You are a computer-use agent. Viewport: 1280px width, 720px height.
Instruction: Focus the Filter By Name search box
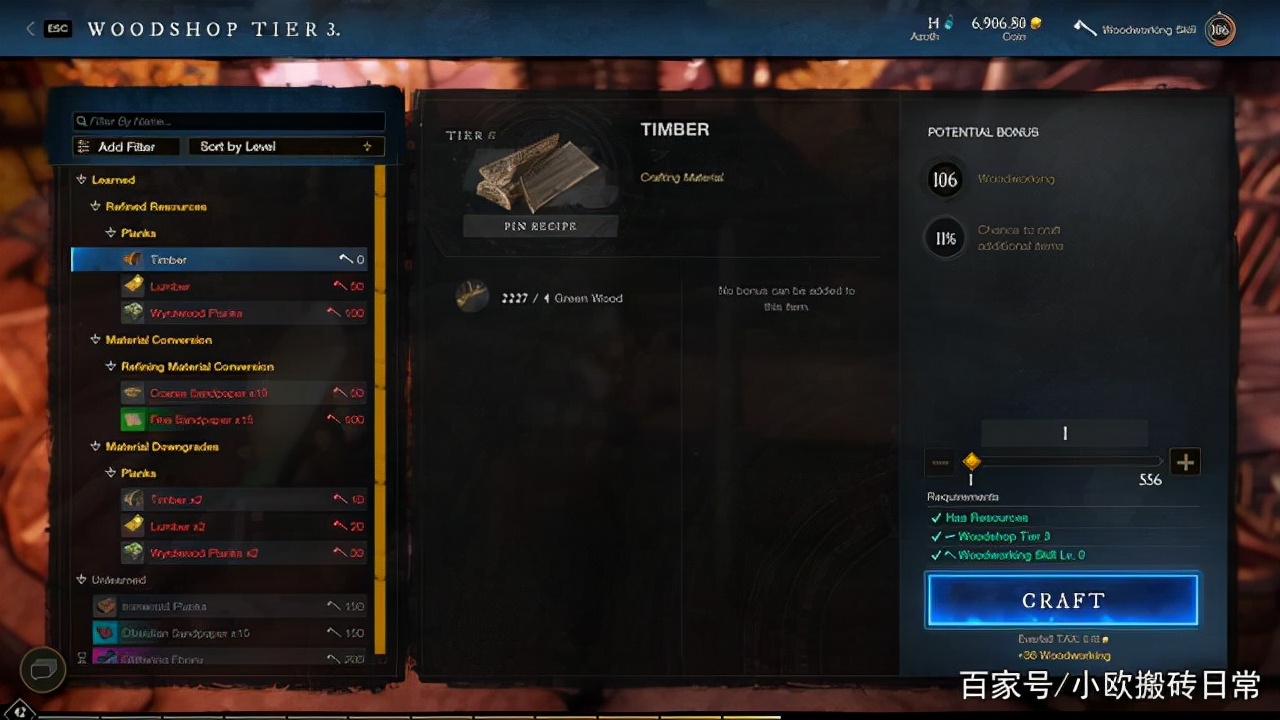point(228,121)
